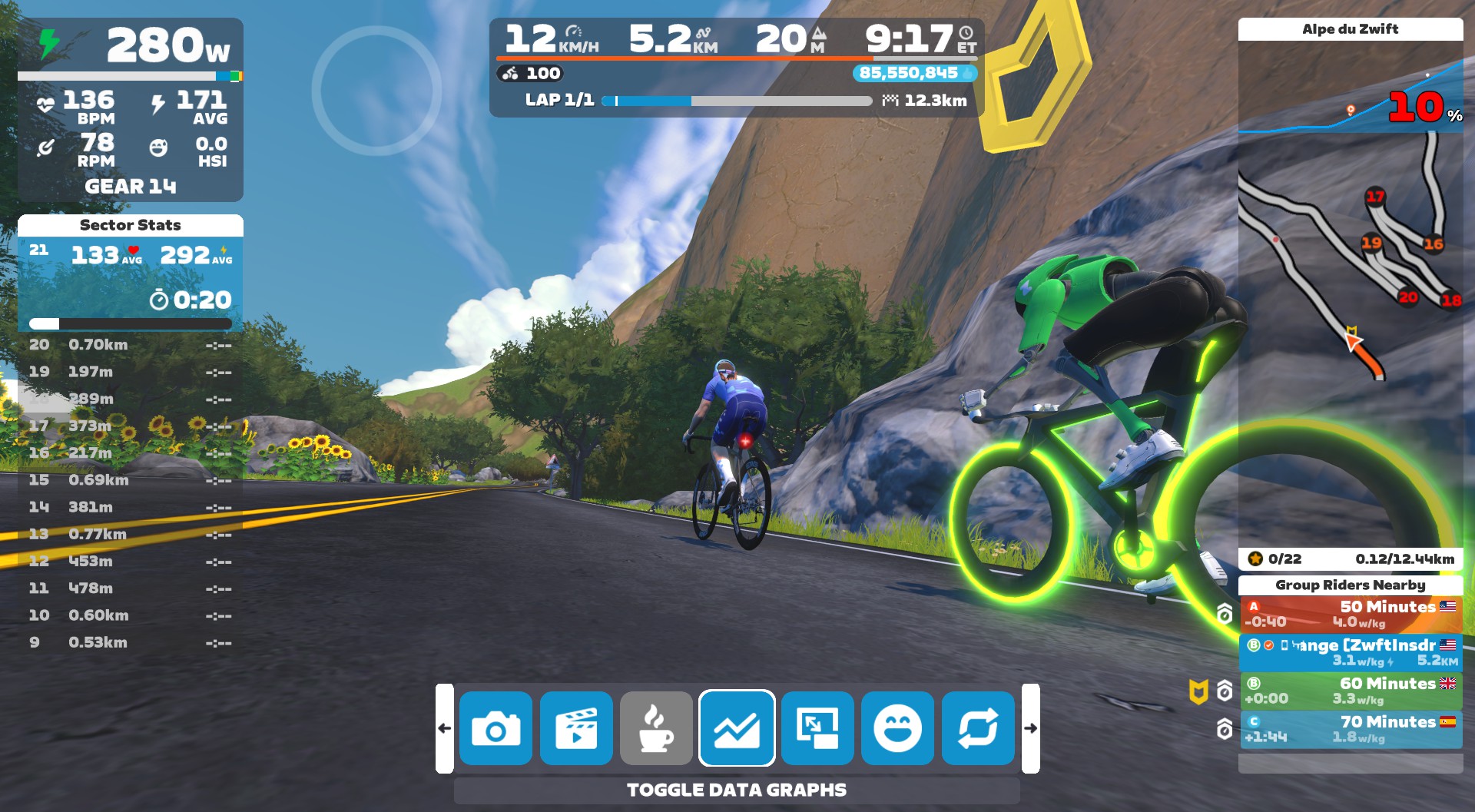Click the coffee cup break button
This screenshot has width=1475, height=812.
pos(656,728)
